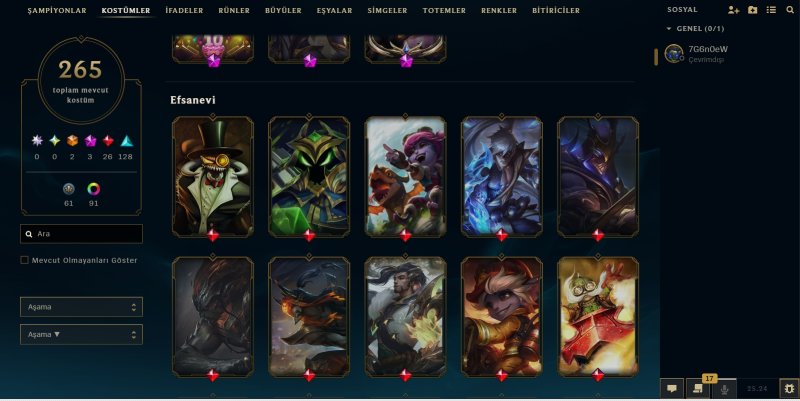Viewport: 800px width, 401px height.
Task: Select the skin card with the orange dragon
Action: tap(405, 177)
